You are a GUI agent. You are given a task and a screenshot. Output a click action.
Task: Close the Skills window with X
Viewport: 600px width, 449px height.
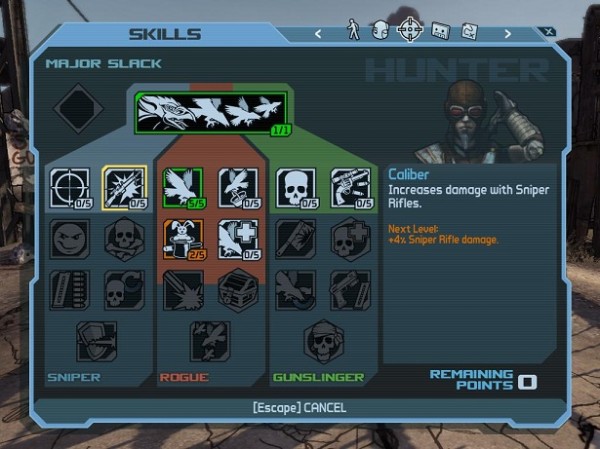click(x=549, y=31)
